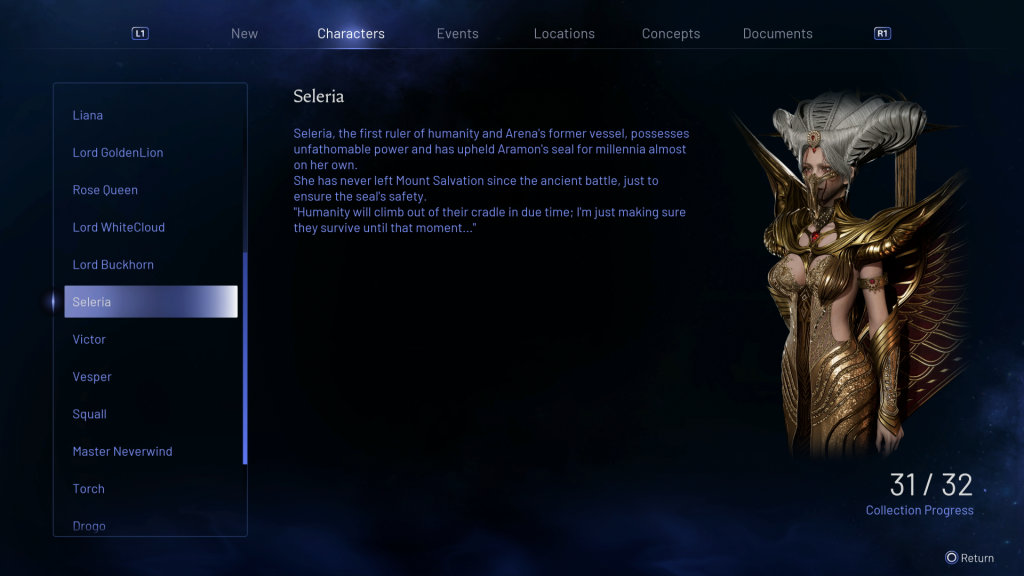Choose the Lord GoldenLion entry

tap(118, 153)
